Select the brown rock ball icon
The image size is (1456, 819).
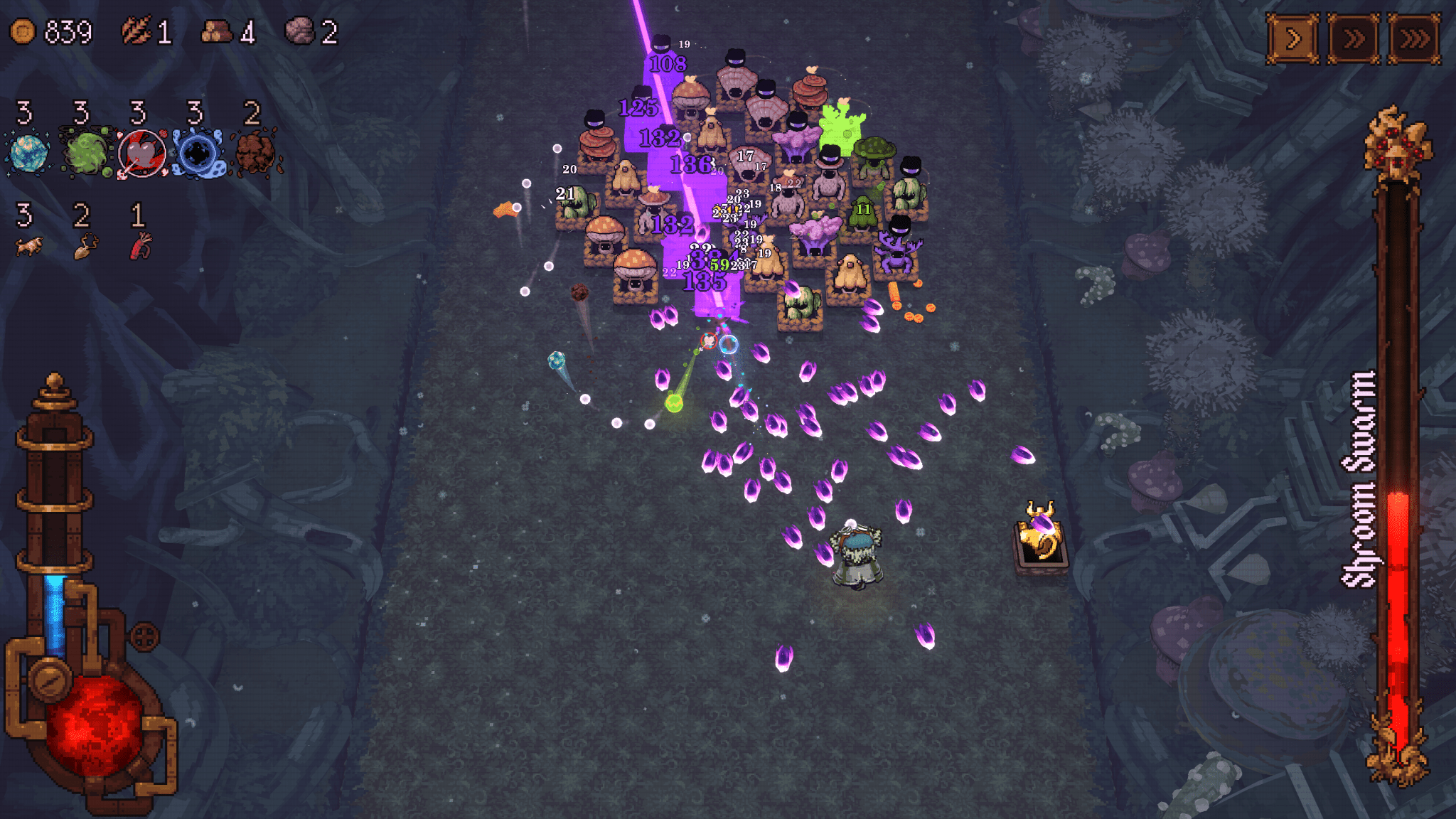coord(255,153)
